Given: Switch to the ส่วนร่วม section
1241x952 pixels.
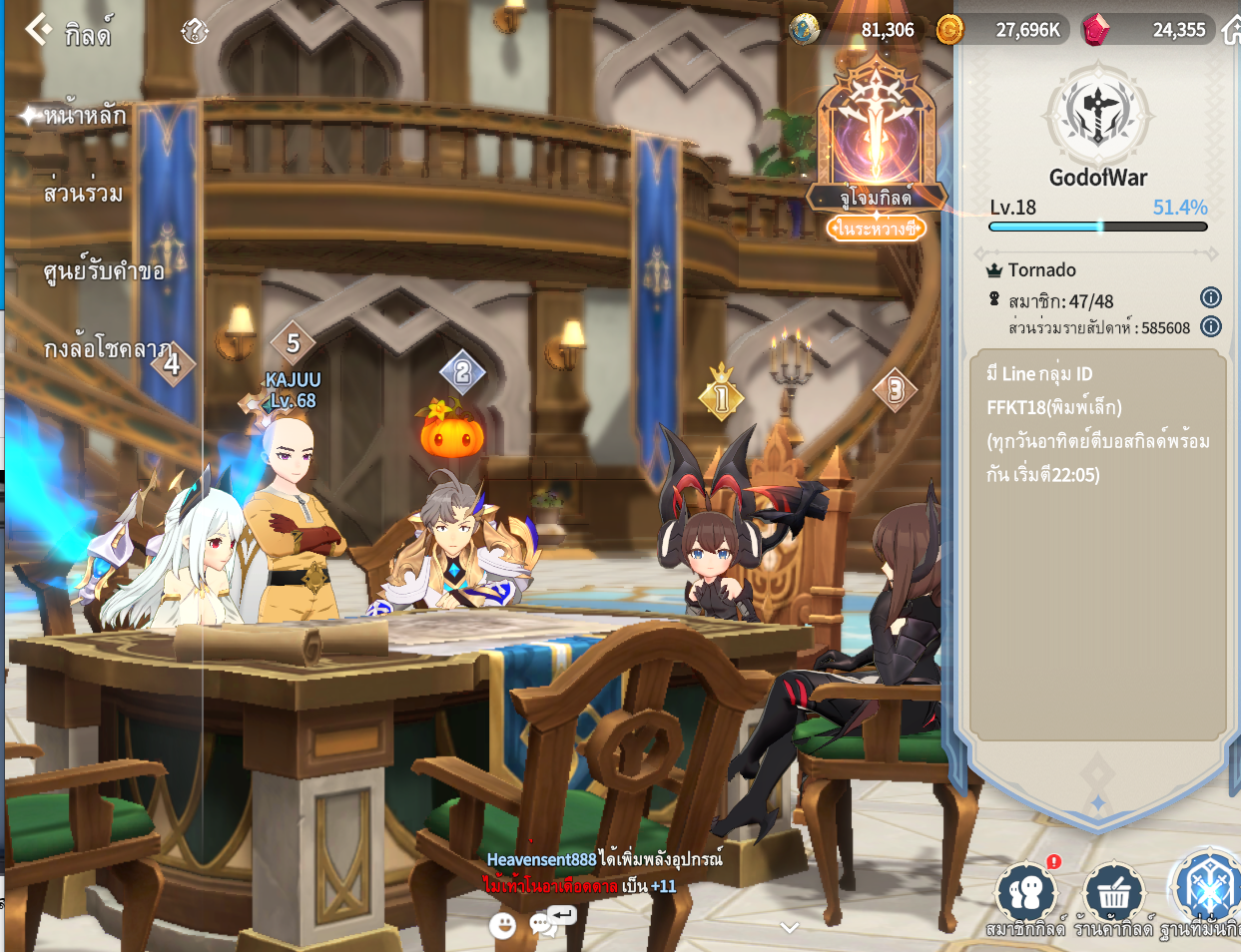Looking at the screenshot, I should [83, 193].
